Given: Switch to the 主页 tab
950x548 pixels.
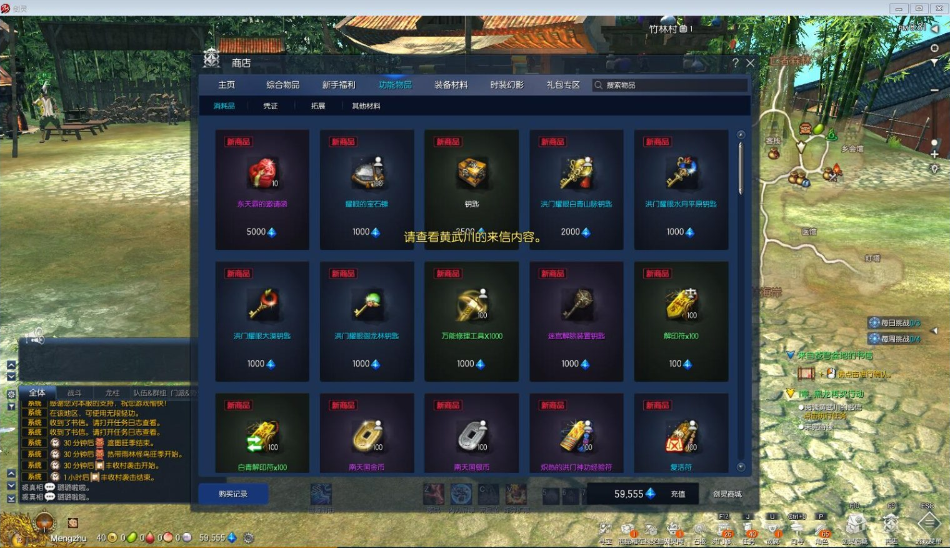Looking at the screenshot, I should pos(227,85).
